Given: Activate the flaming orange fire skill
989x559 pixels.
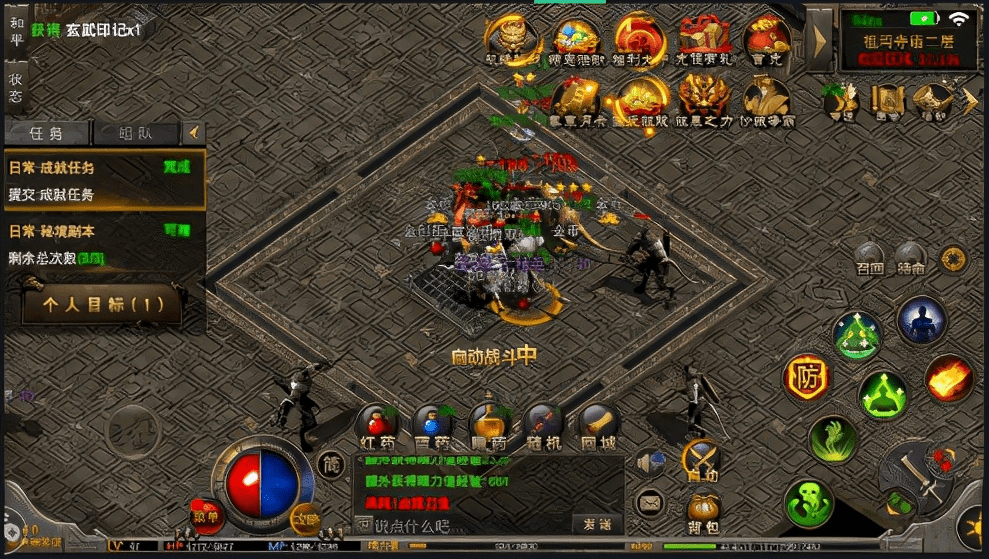Looking at the screenshot, I should pos(948,378).
